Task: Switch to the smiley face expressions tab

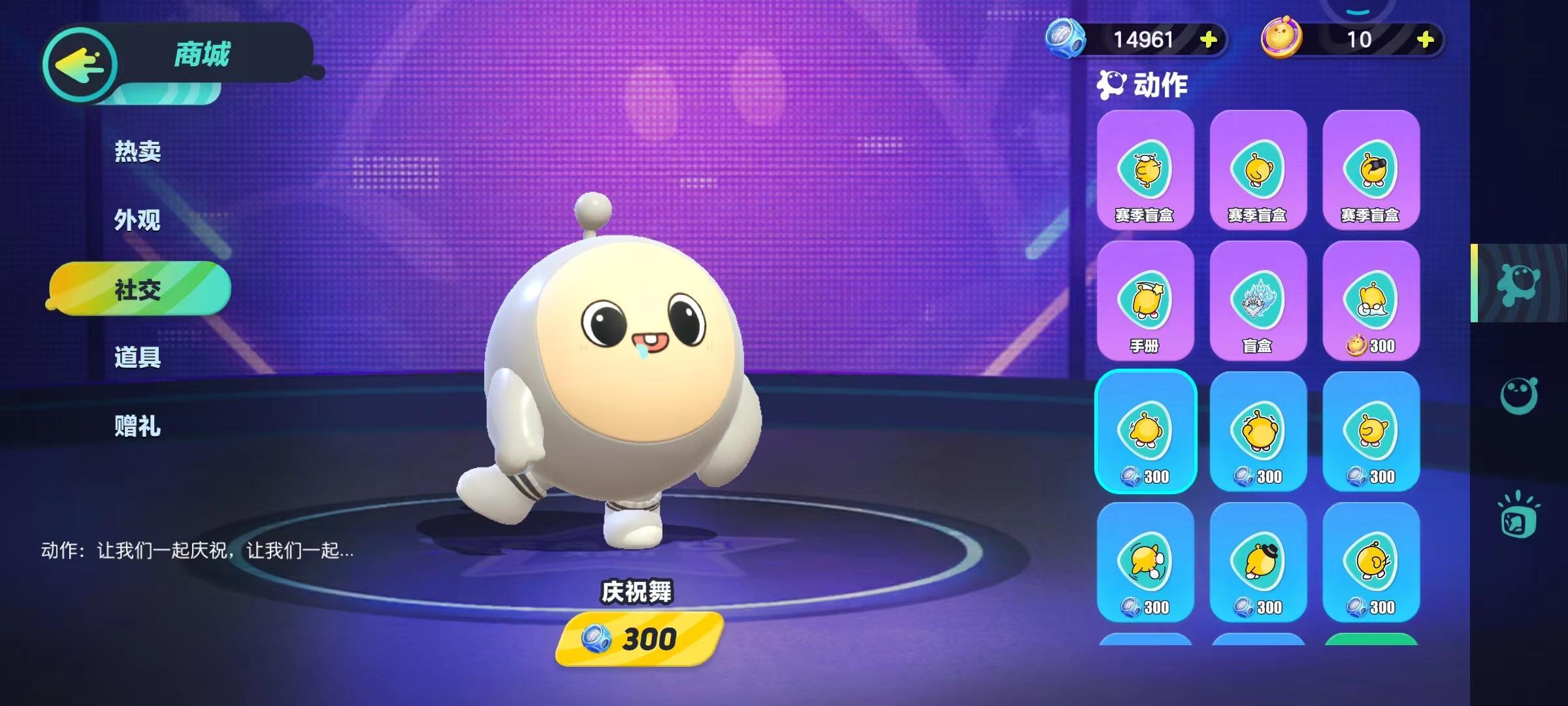Action: coord(1518,395)
